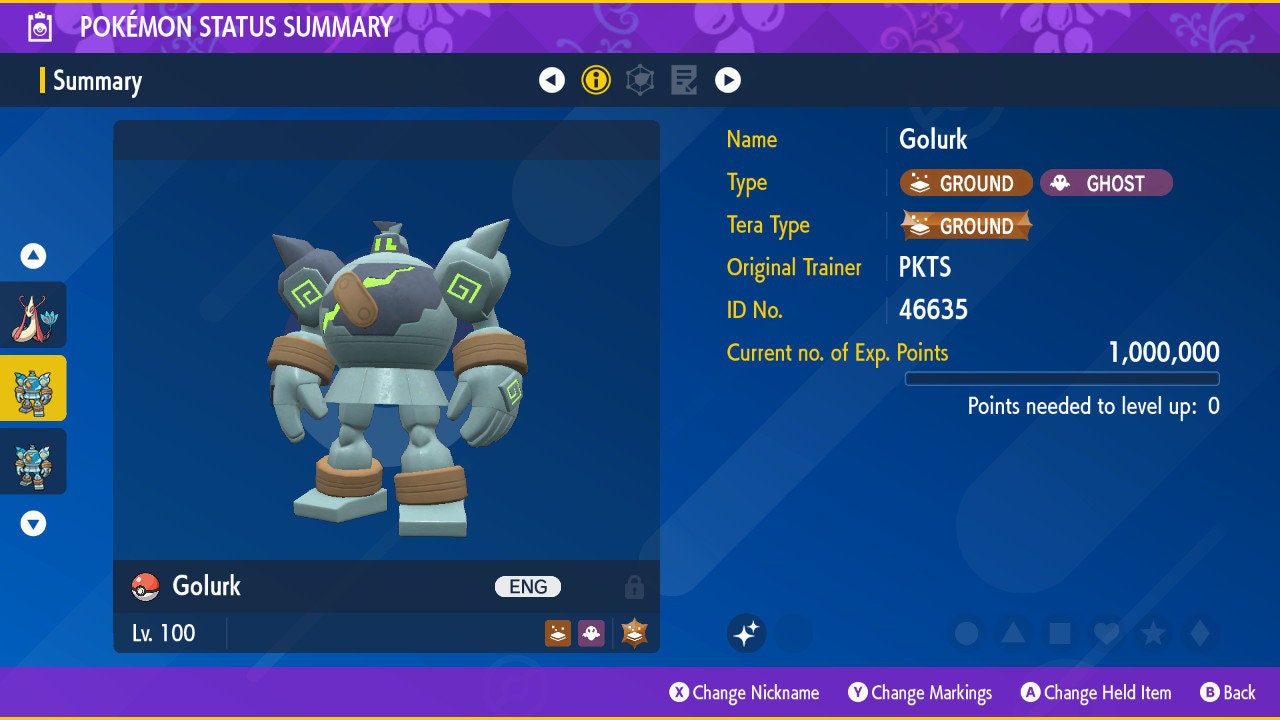Choose the party thumbnail below the highlighted Golurk
The height and width of the screenshot is (720, 1280).
(x=34, y=461)
